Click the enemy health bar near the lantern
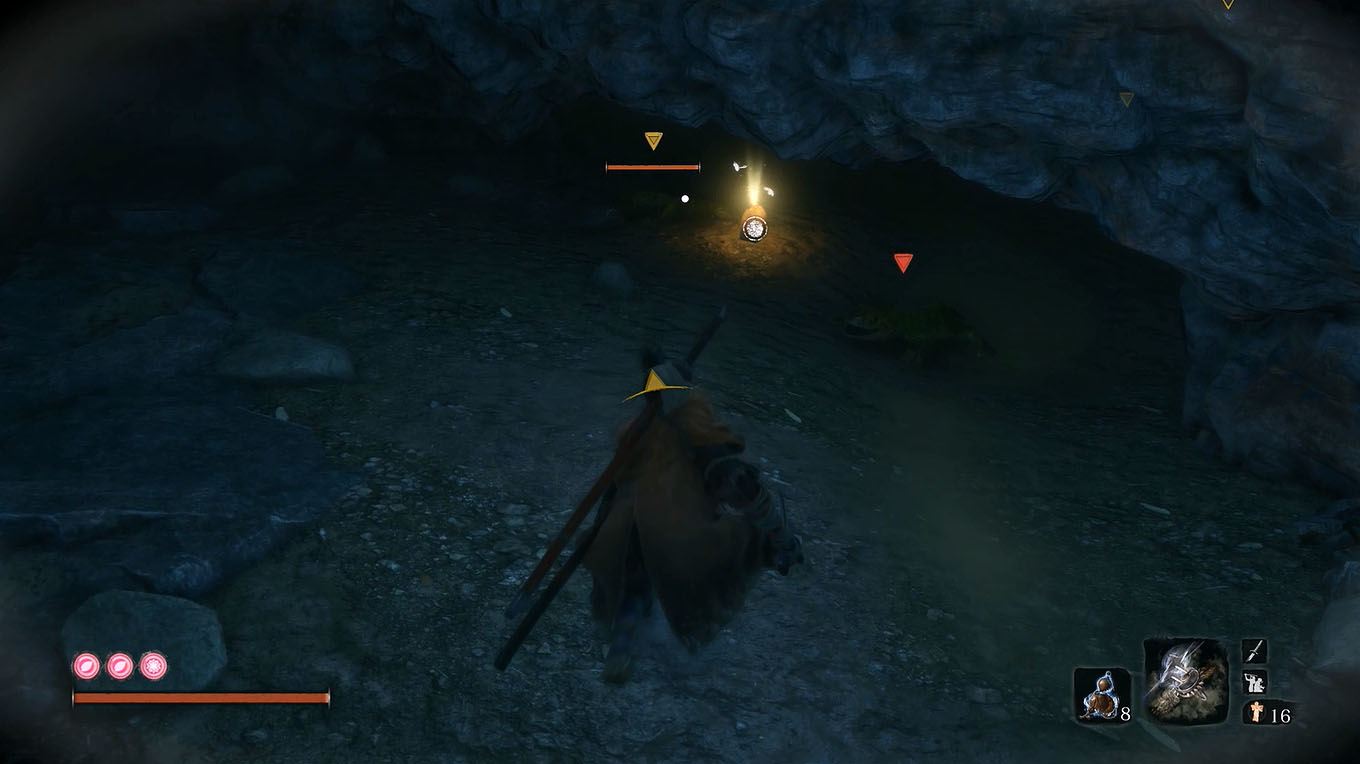This screenshot has height=764, width=1360. [x=650, y=167]
